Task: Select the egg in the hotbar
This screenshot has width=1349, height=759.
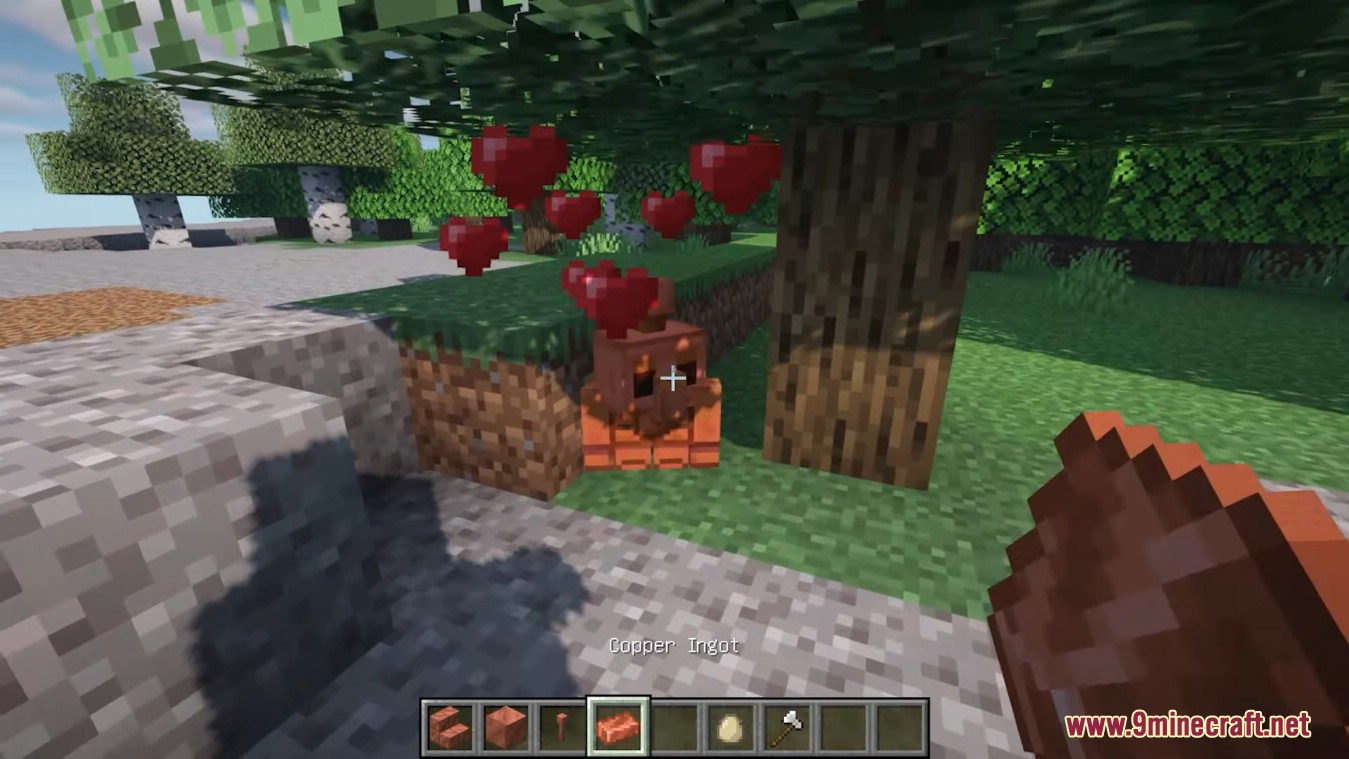Action: (x=729, y=730)
